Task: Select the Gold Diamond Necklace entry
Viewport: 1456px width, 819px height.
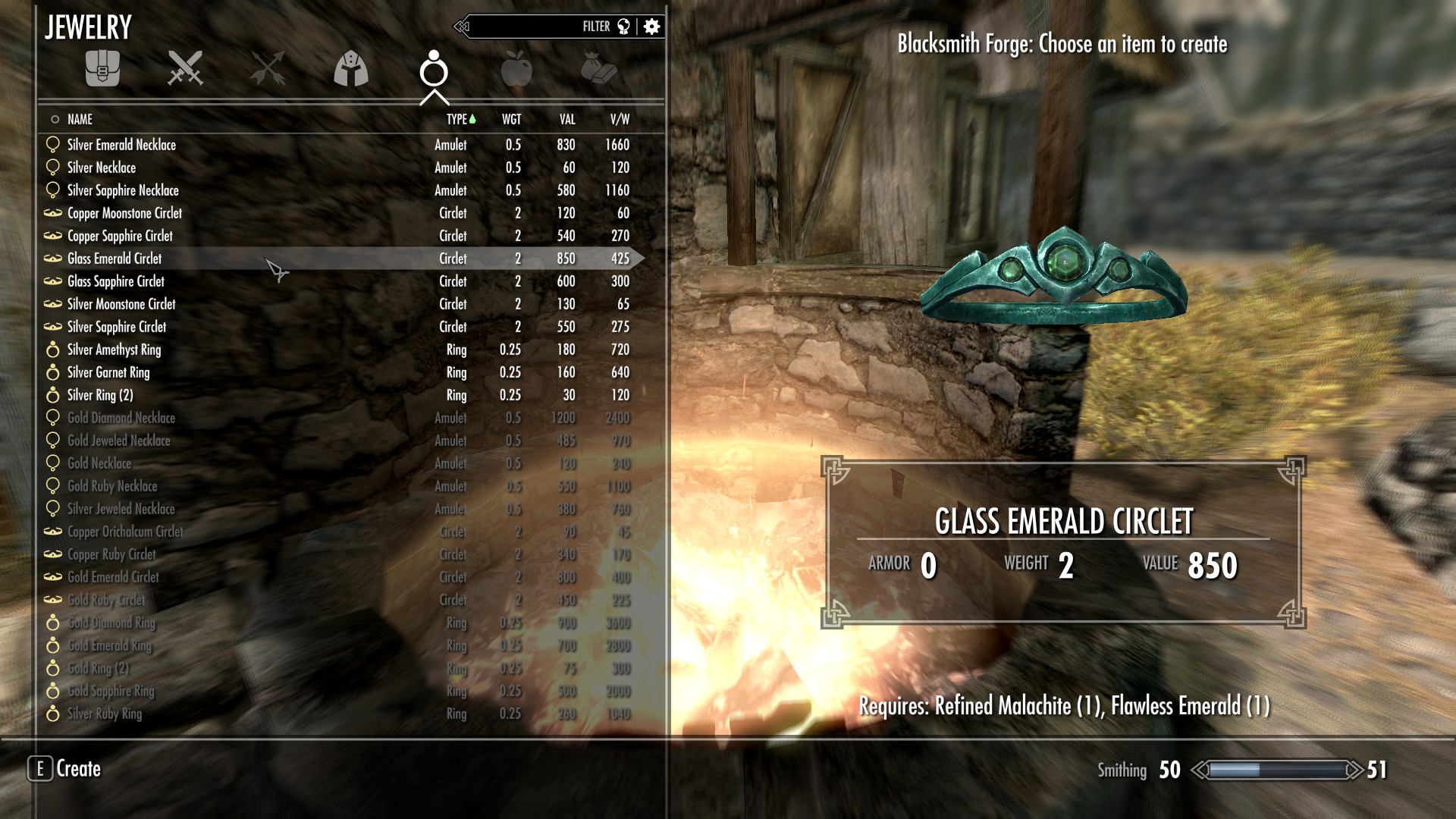Action: 121,418
